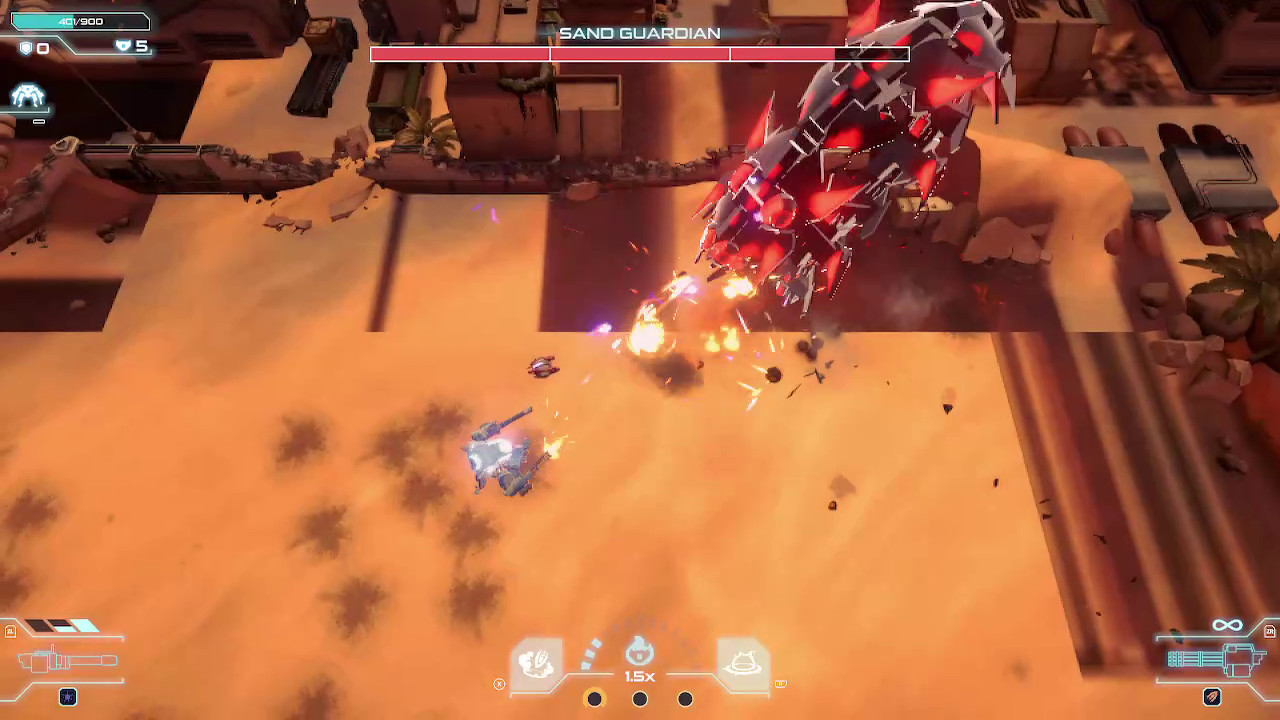The width and height of the screenshot is (1280, 720).
Task: Toggle the first heat charge pip
Action: click(594, 699)
